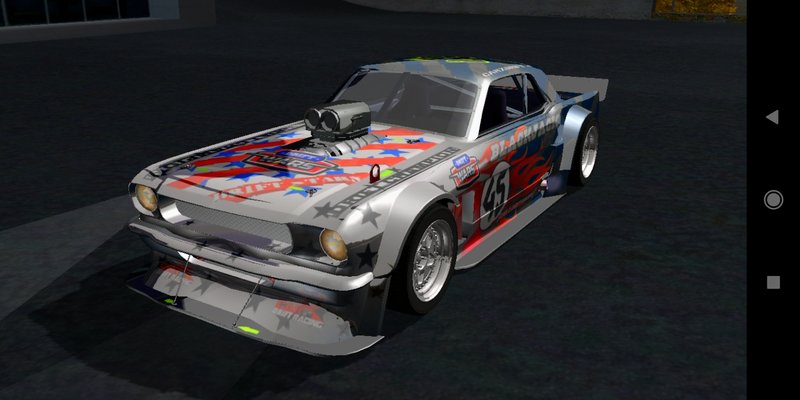This screenshot has height=400, width=800.
Task: Tap the Android back triangle button
Action: click(772, 117)
